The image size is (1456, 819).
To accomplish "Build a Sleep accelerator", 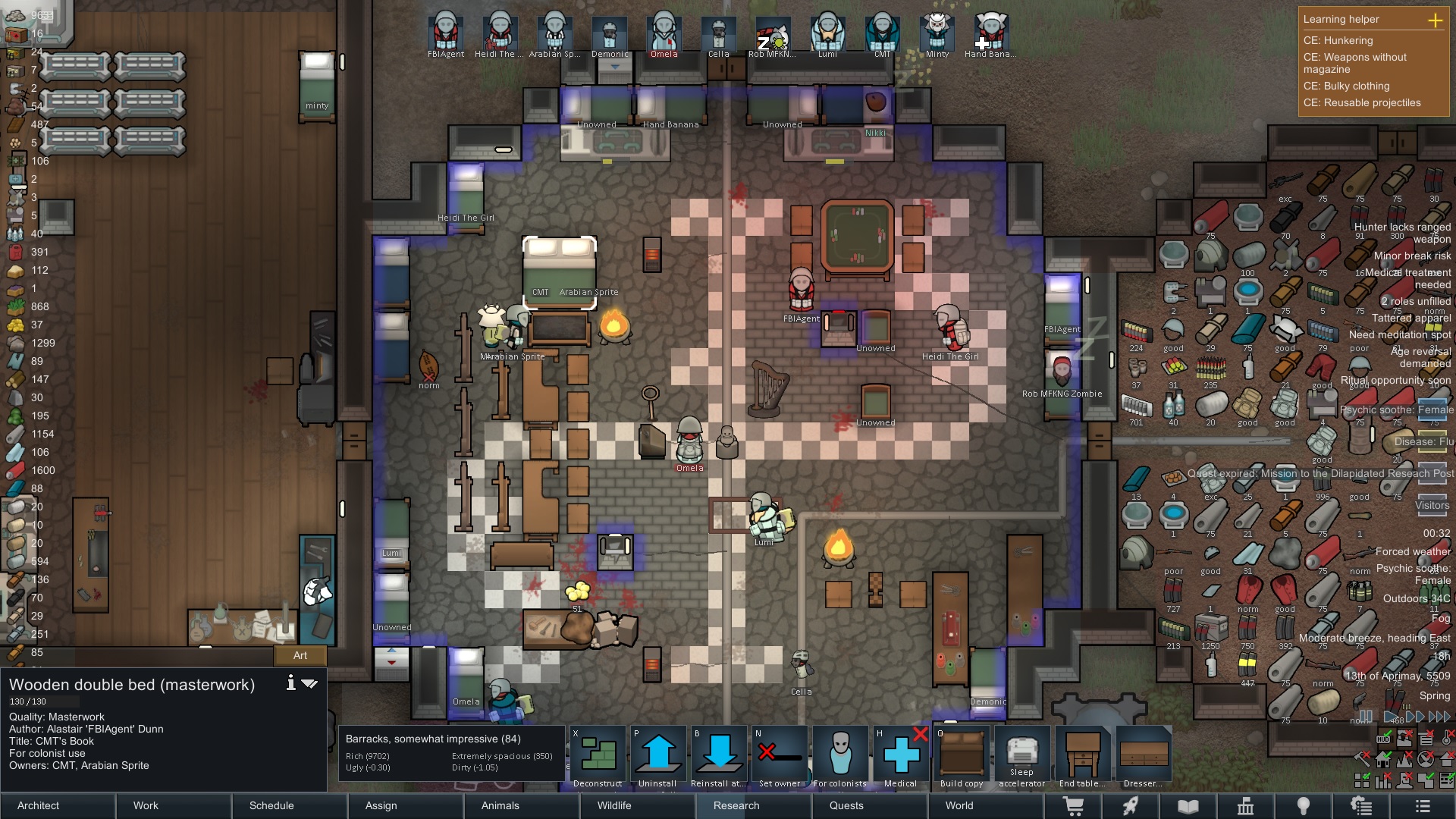I will tap(1021, 756).
